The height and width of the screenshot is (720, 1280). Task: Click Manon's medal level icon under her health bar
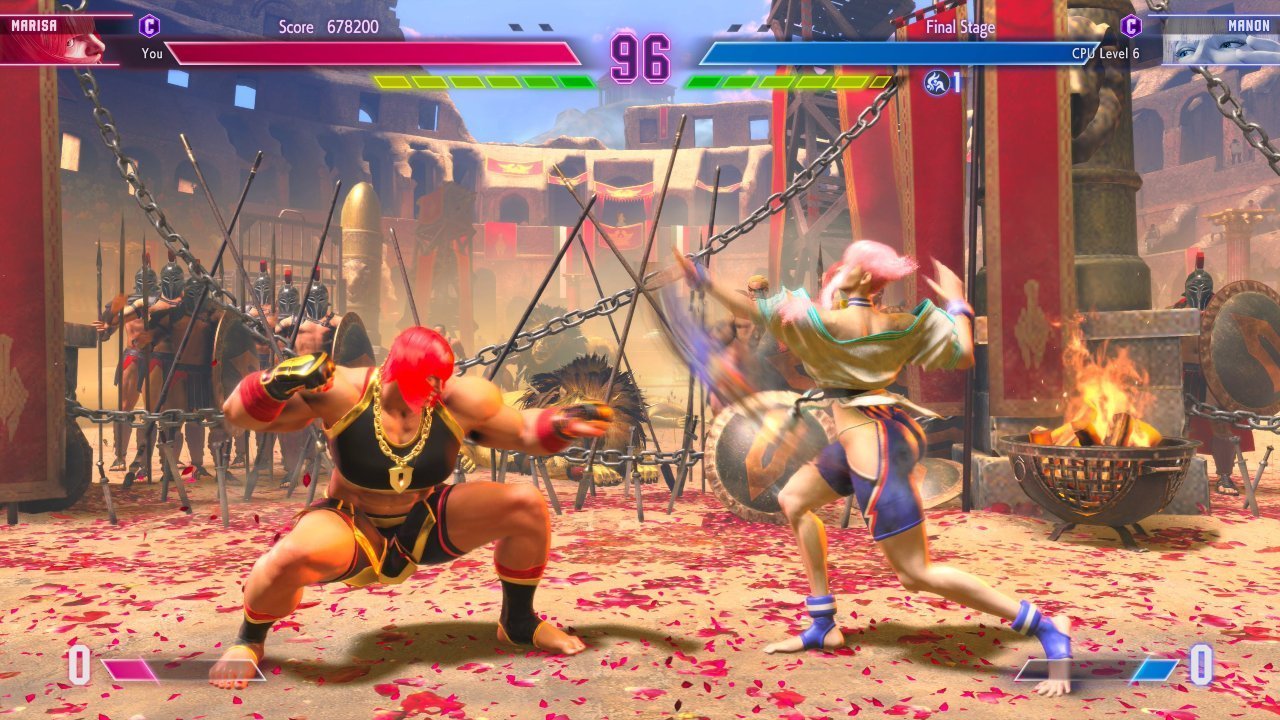[937, 82]
